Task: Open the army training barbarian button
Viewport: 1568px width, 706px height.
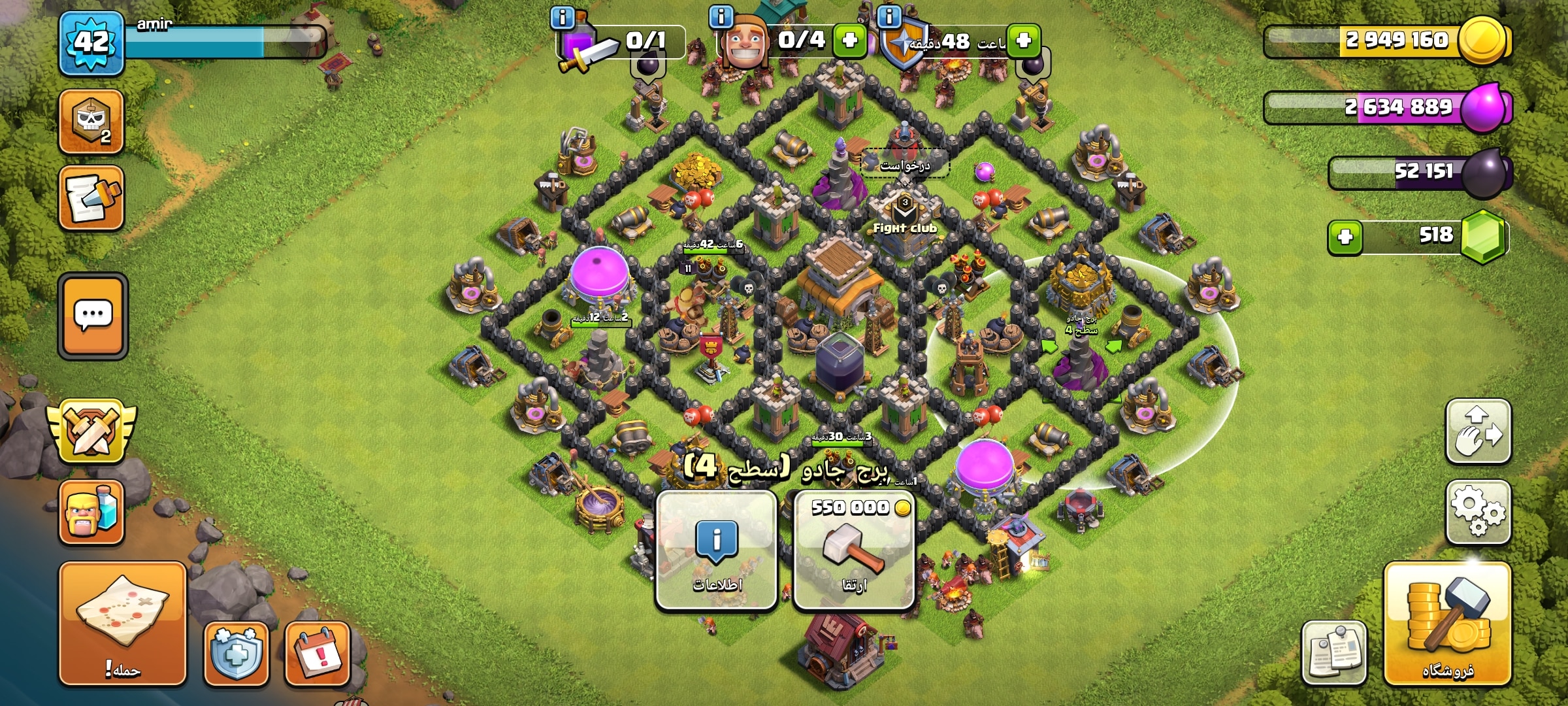Action: click(x=91, y=512)
